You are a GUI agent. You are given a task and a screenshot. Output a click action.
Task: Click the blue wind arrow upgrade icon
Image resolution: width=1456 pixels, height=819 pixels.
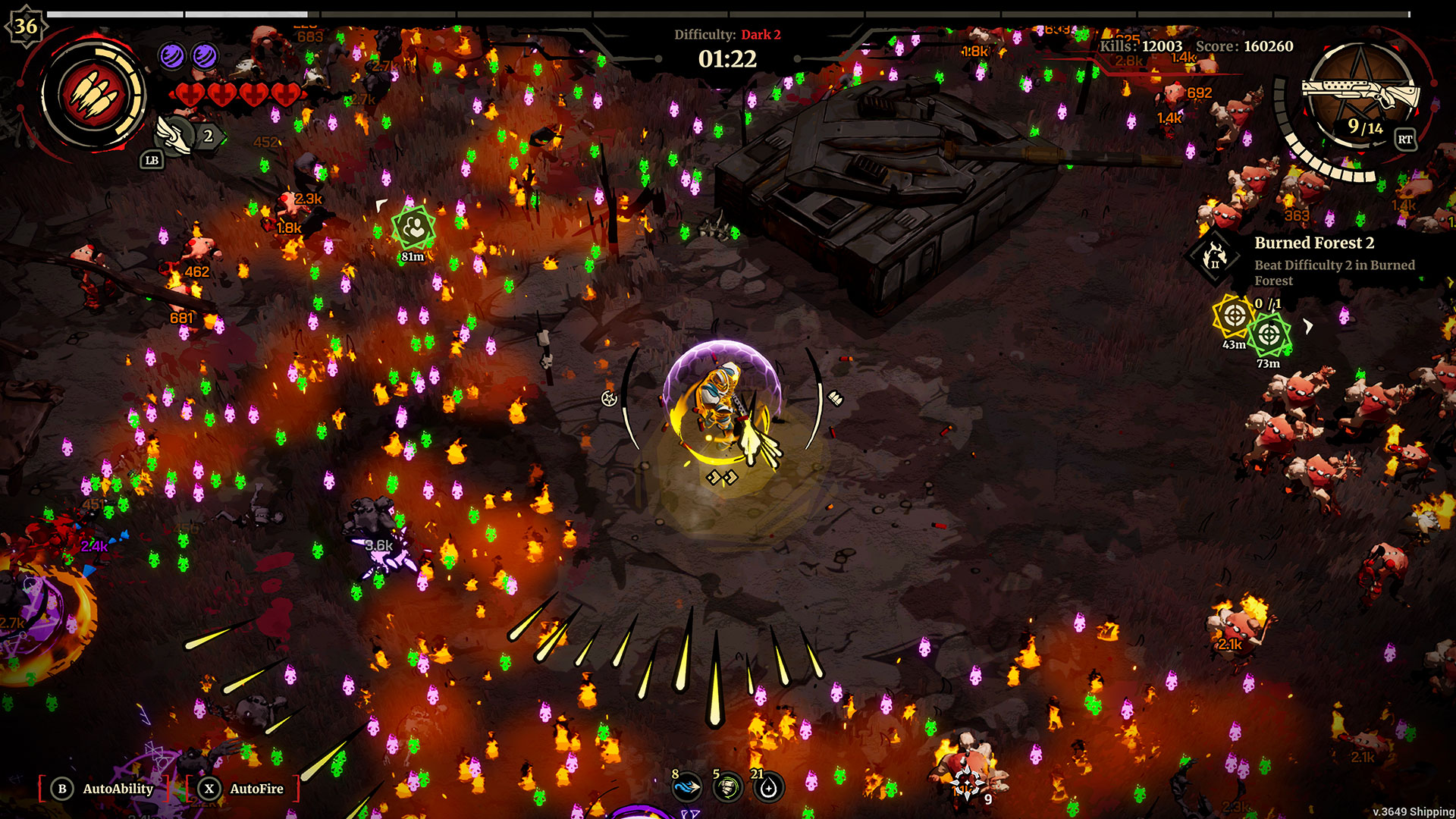pyautogui.click(x=686, y=788)
